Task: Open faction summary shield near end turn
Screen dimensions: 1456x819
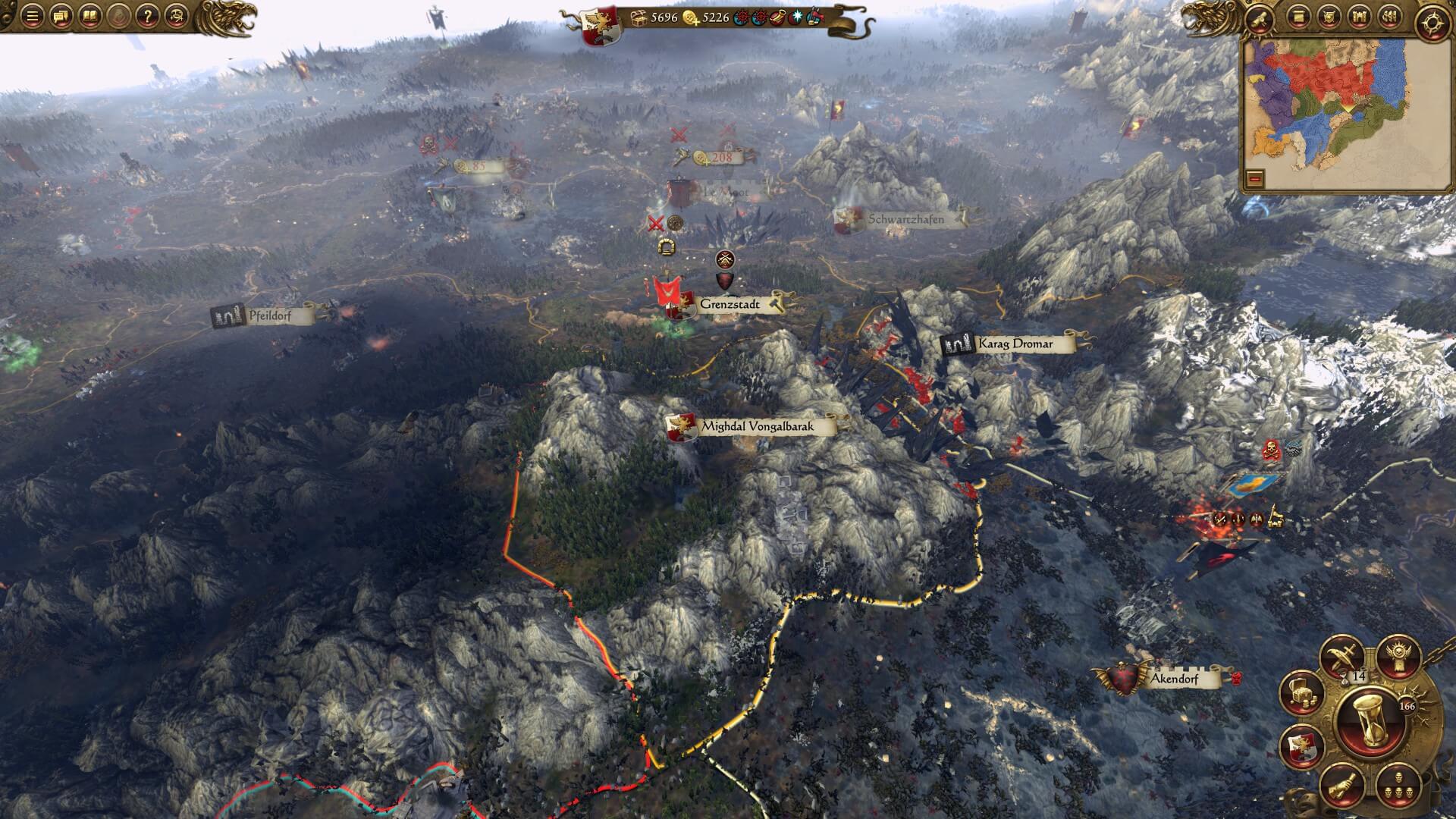Action: pyautogui.click(x=1301, y=745)
